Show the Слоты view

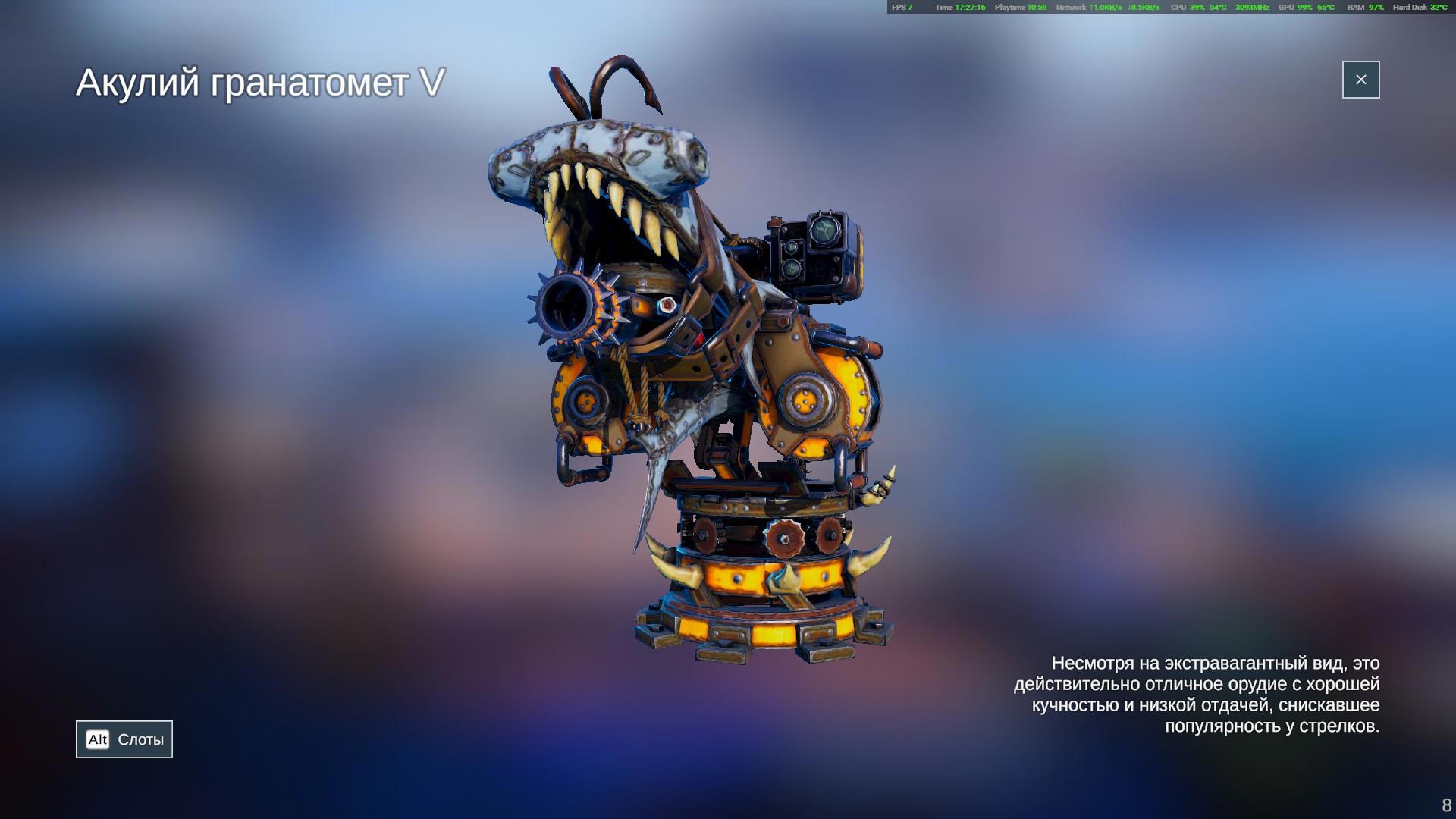coord(124,739)
